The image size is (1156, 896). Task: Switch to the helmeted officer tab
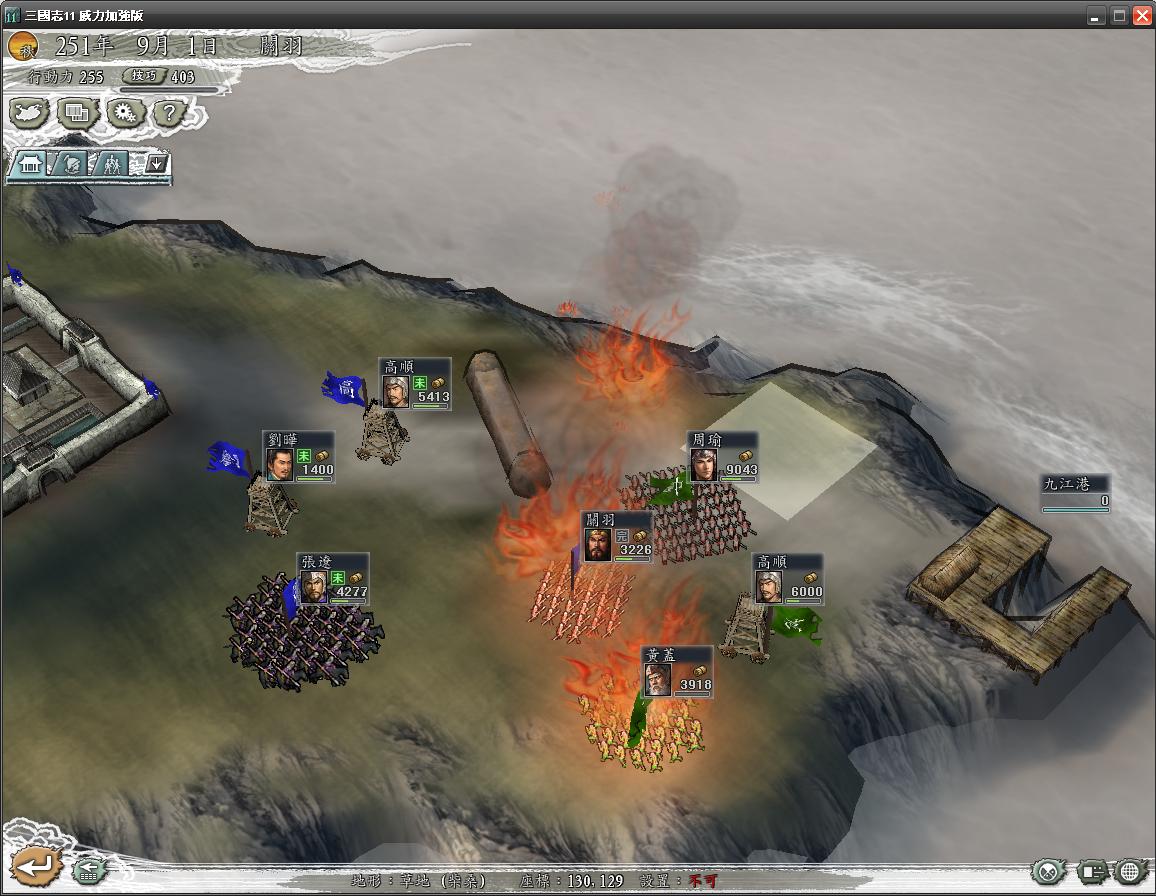click(71, 164)
